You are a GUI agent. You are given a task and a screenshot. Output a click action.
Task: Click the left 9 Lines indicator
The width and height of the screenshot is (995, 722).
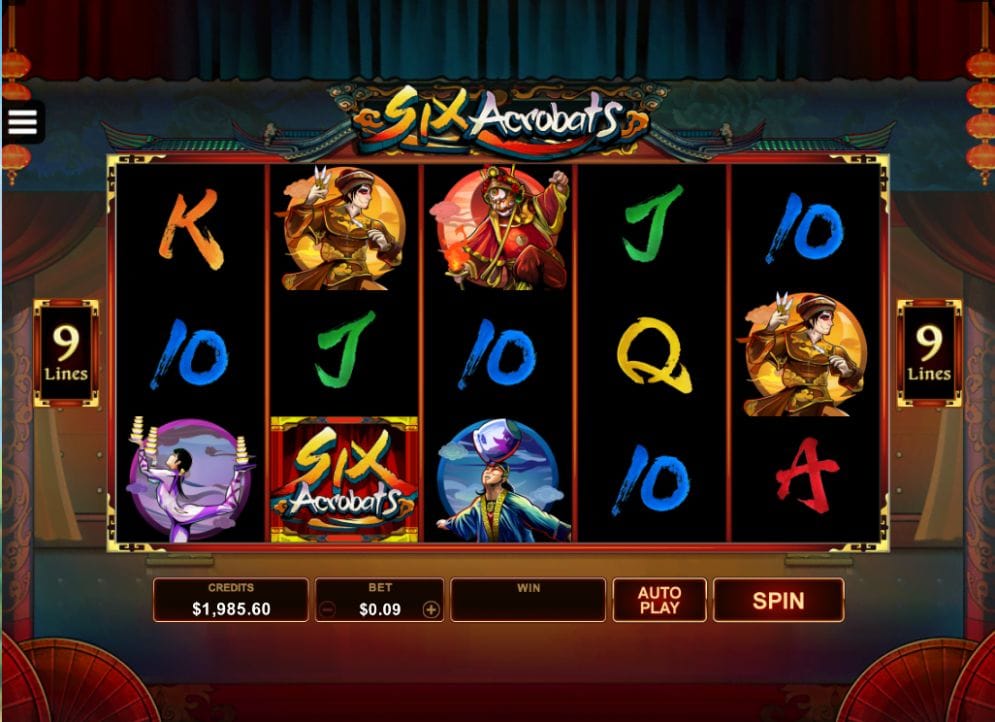click(66, 354)
